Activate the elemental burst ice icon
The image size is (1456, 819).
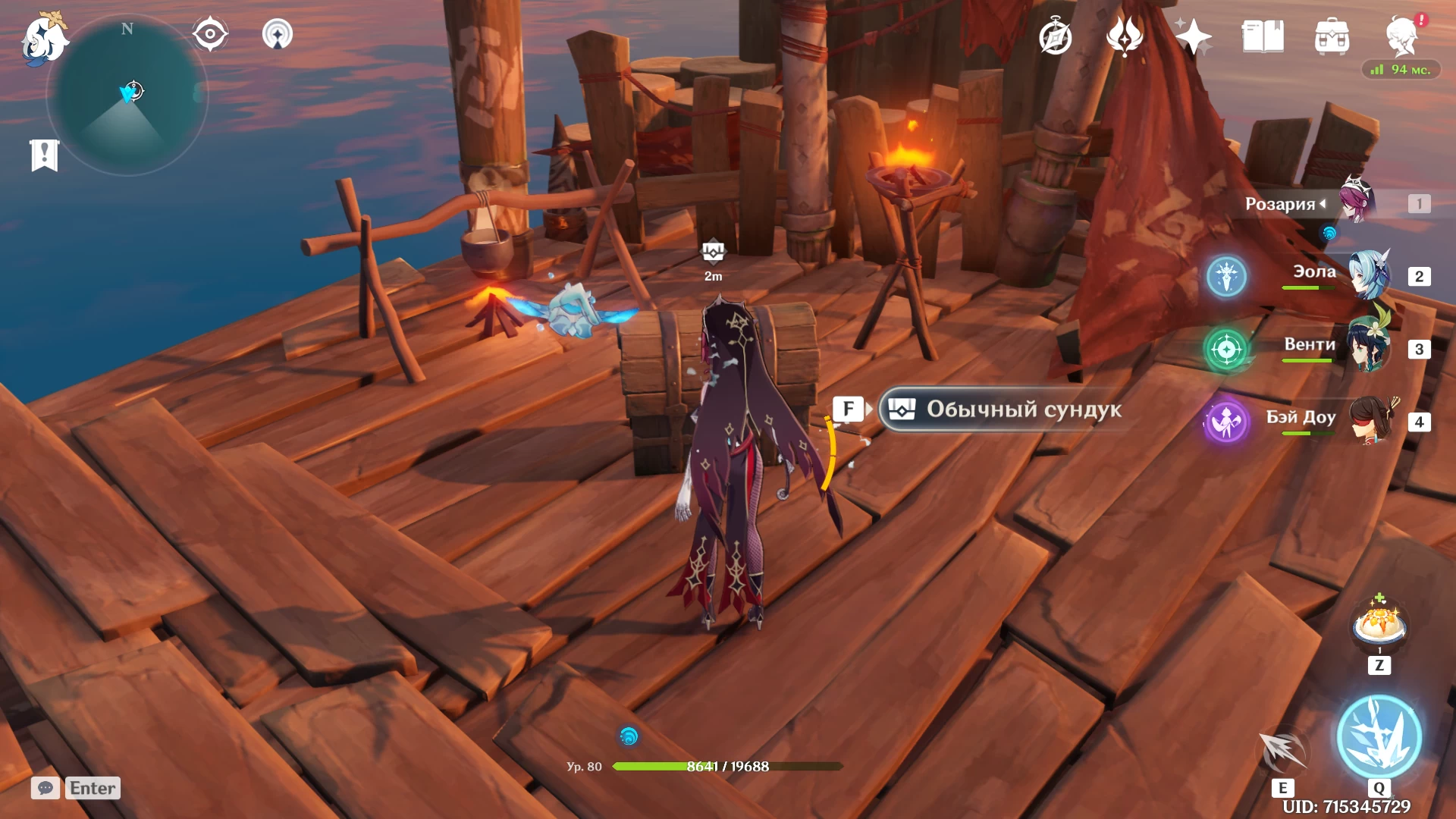click(1379, 737)
